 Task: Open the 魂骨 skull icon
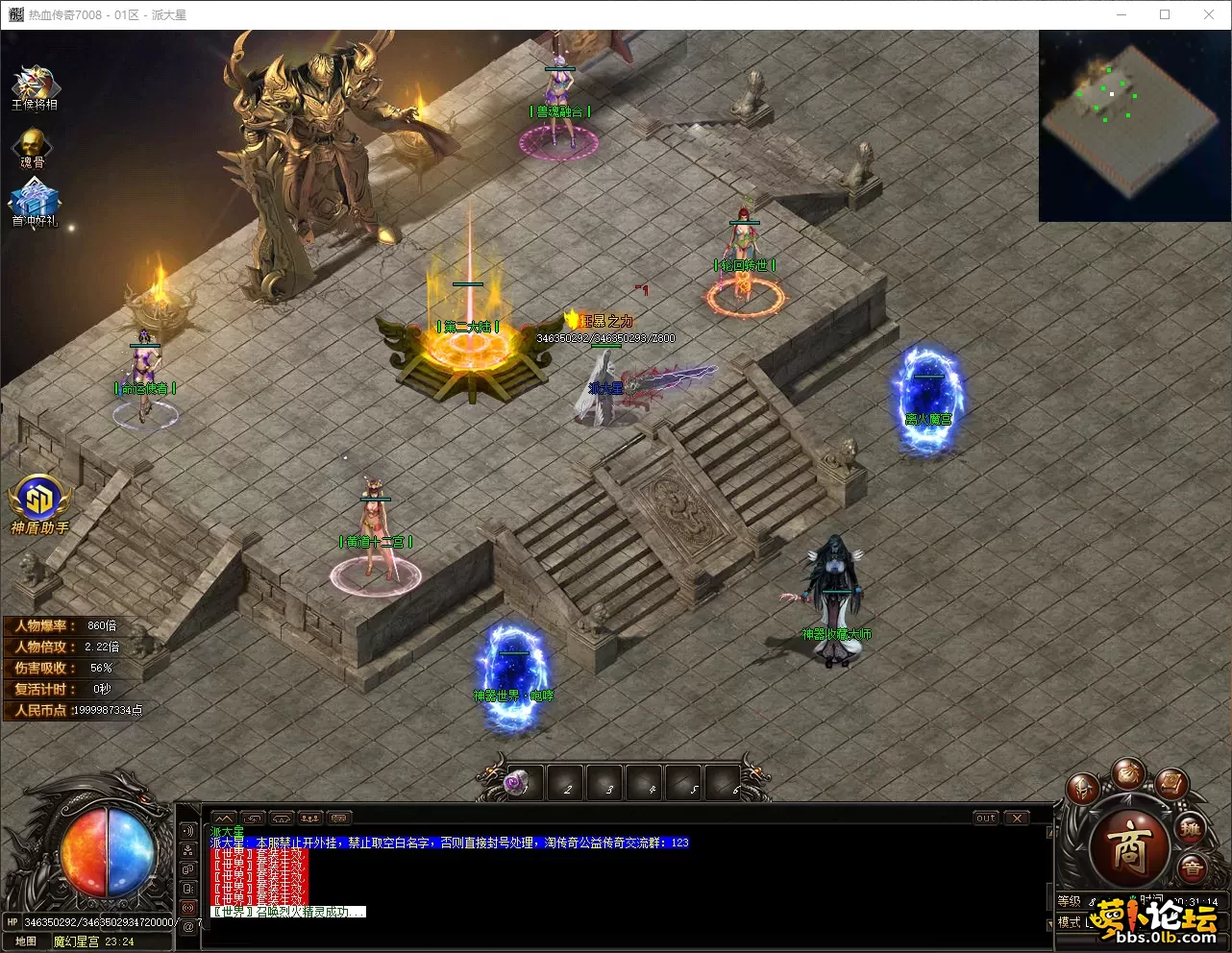[33, 146]
